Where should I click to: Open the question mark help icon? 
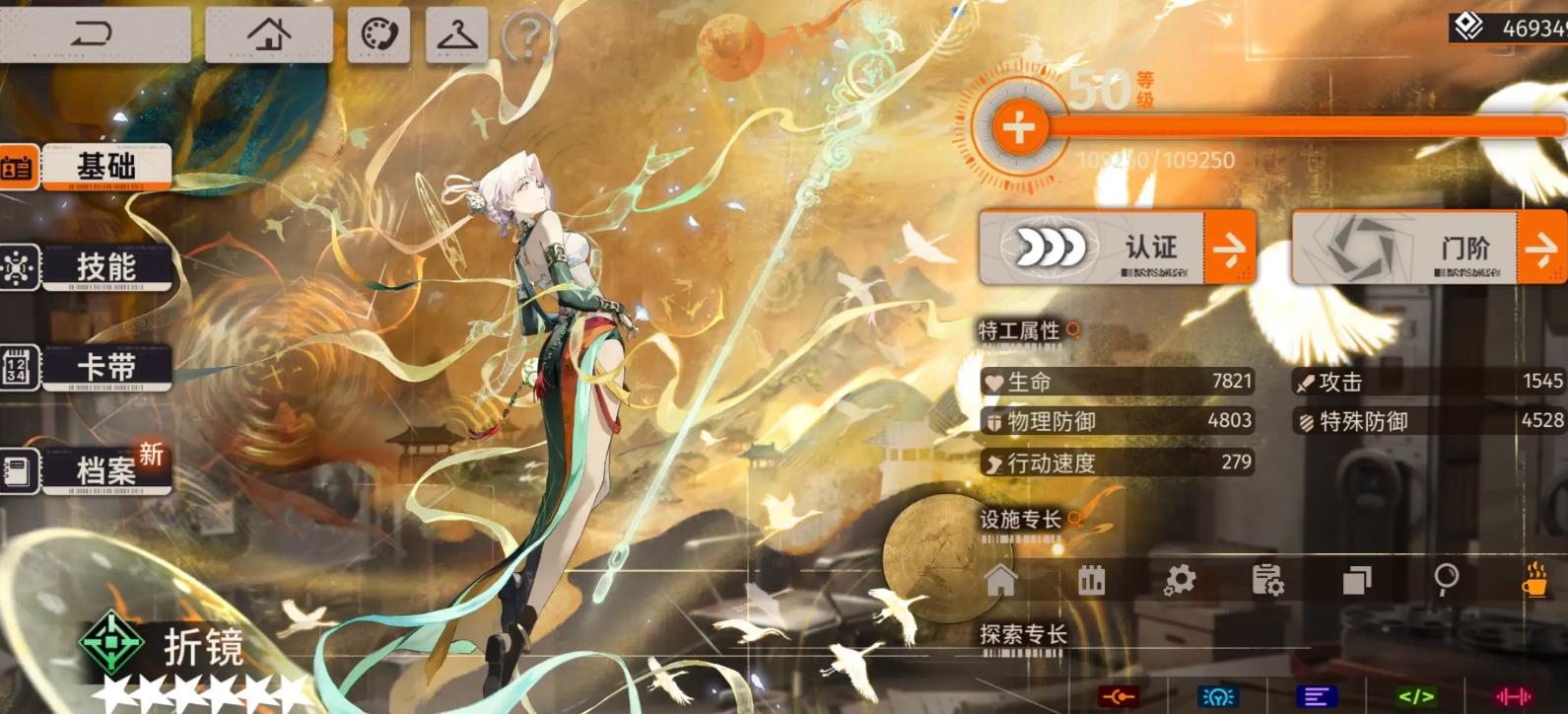pos(530,39)
